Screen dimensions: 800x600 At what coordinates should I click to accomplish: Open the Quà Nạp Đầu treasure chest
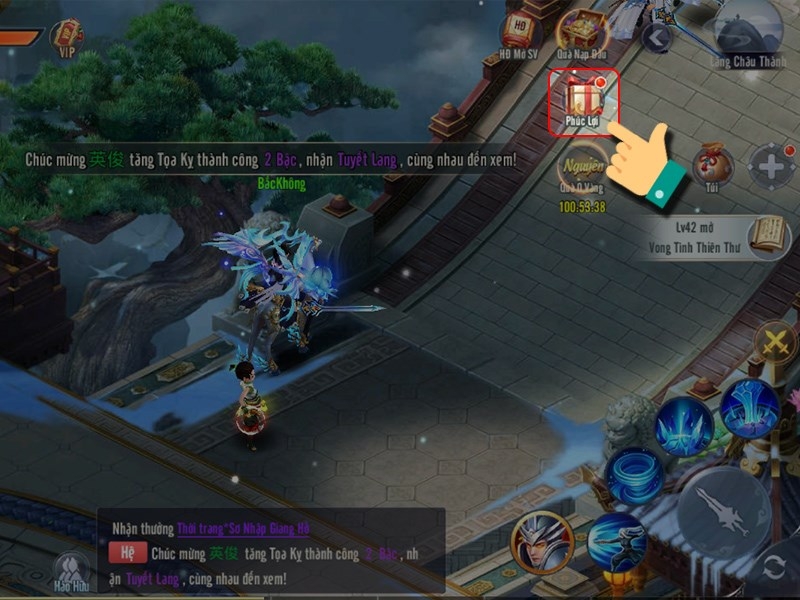coord(582,32)
